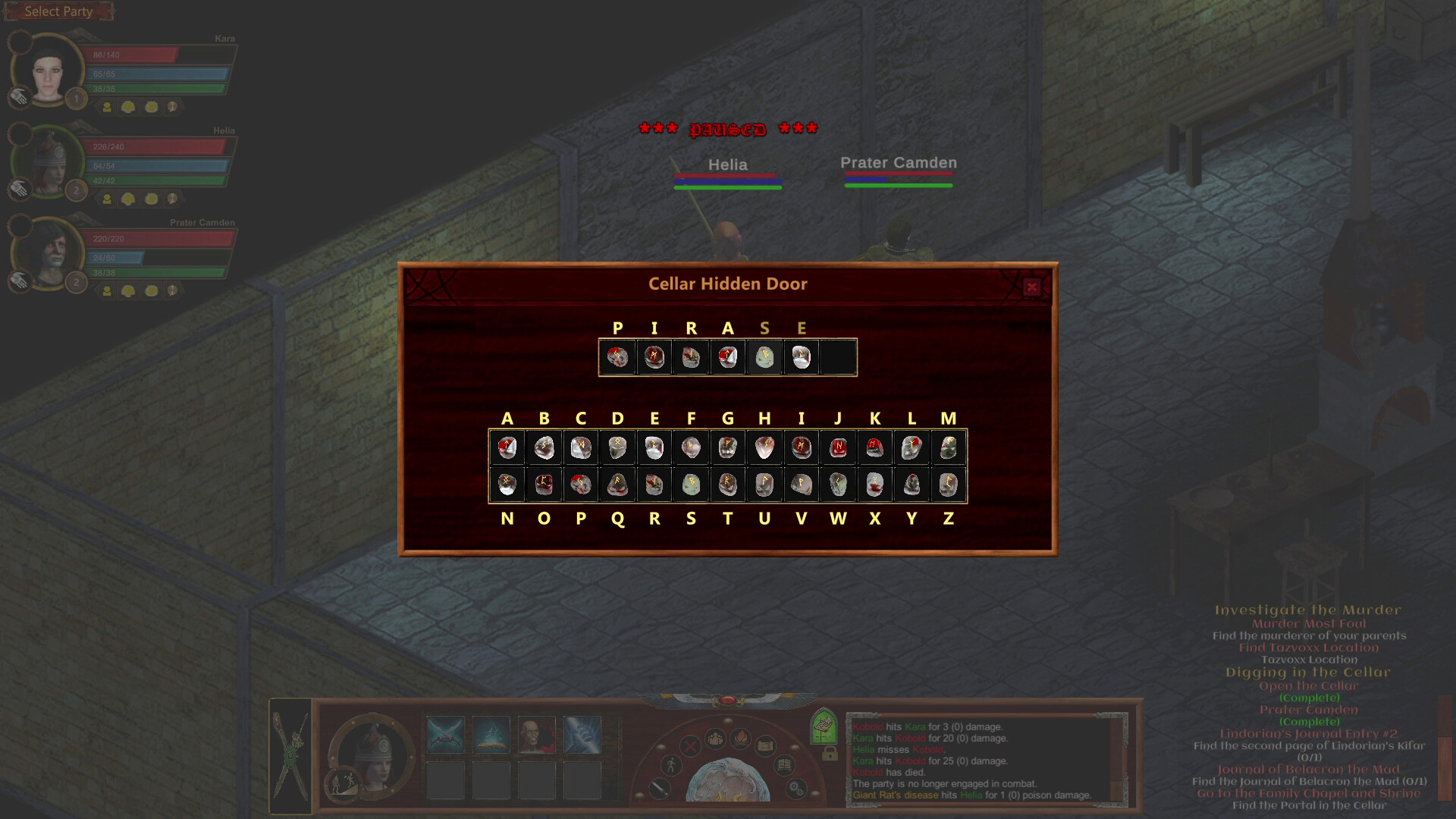Select the crossed swords attack icon

446,734
